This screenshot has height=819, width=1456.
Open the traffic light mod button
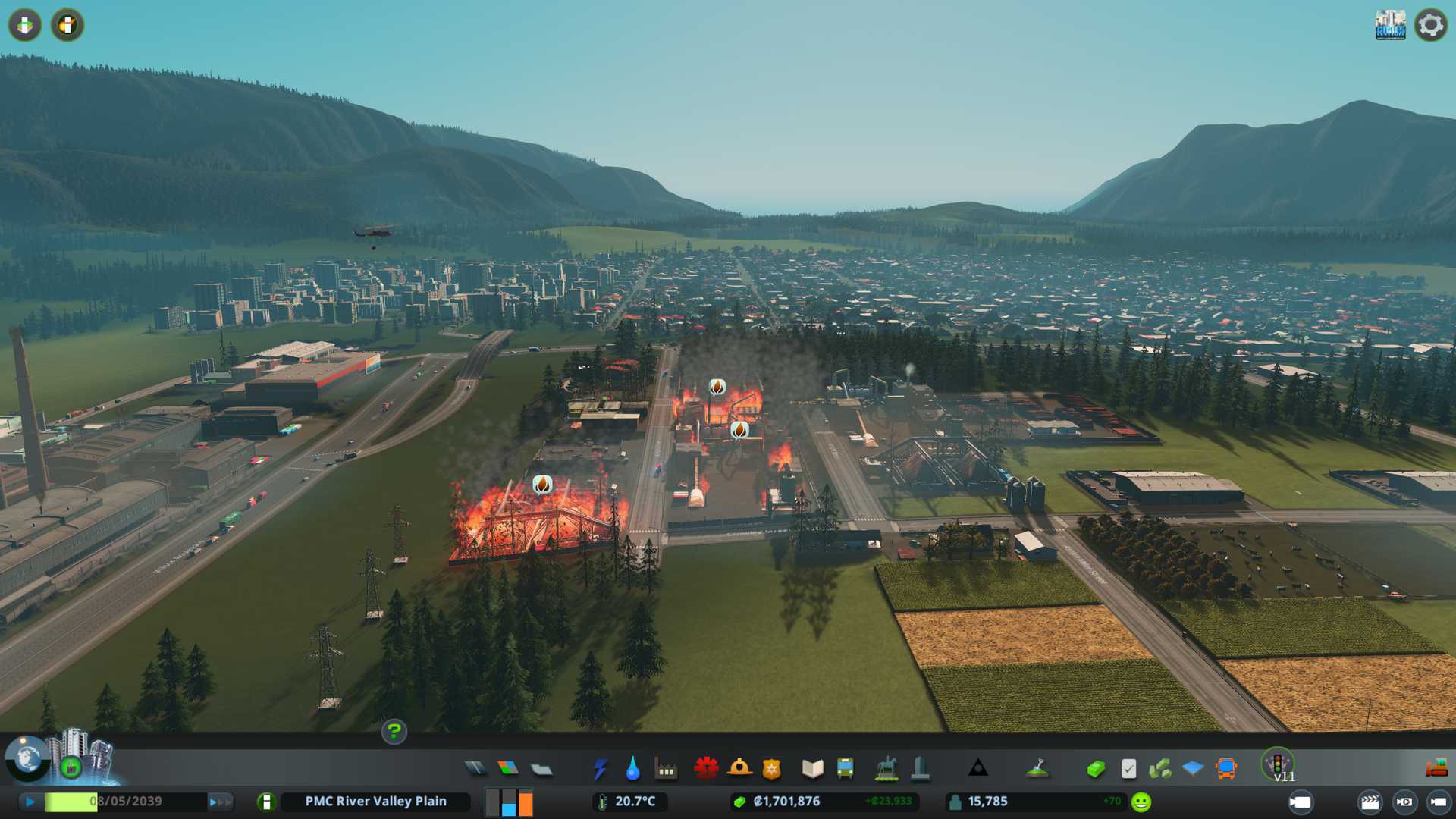(x=1277, y=764)
